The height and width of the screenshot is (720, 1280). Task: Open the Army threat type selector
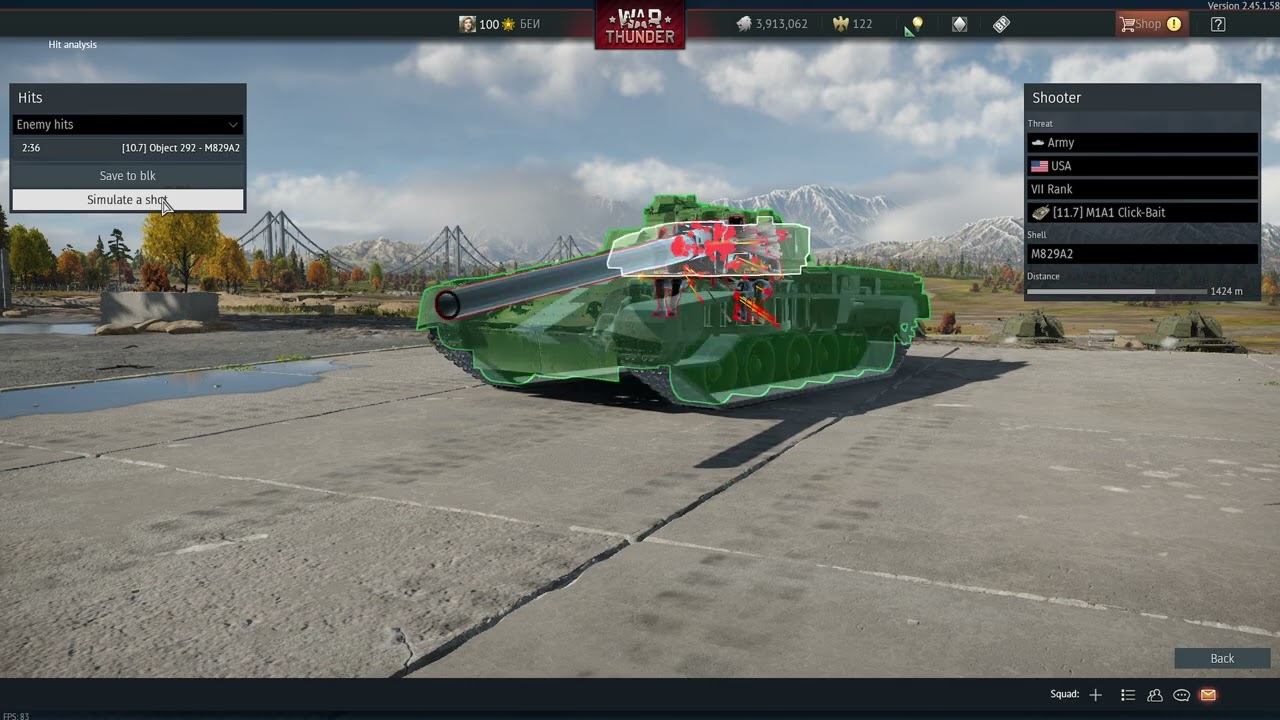click(x=1141, y=143)
